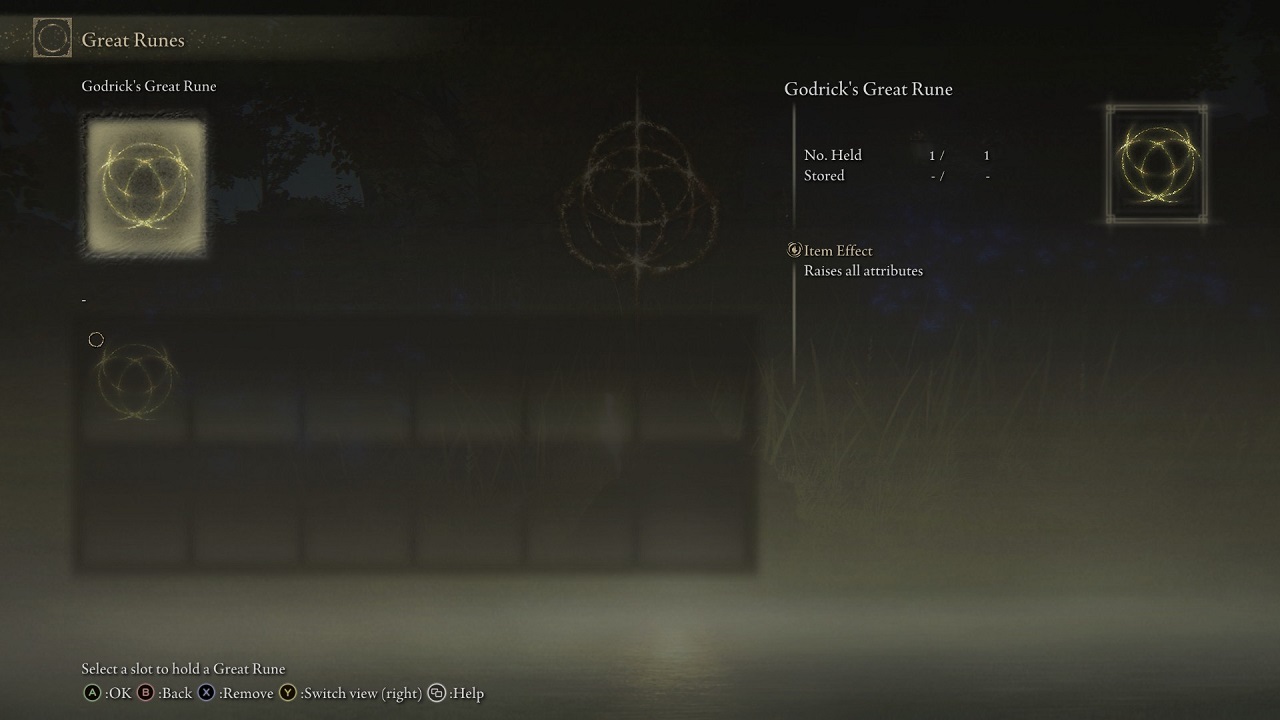
Task: Toggle the X:Remove option
Action: pyautogui.click(x=206, y=693)
